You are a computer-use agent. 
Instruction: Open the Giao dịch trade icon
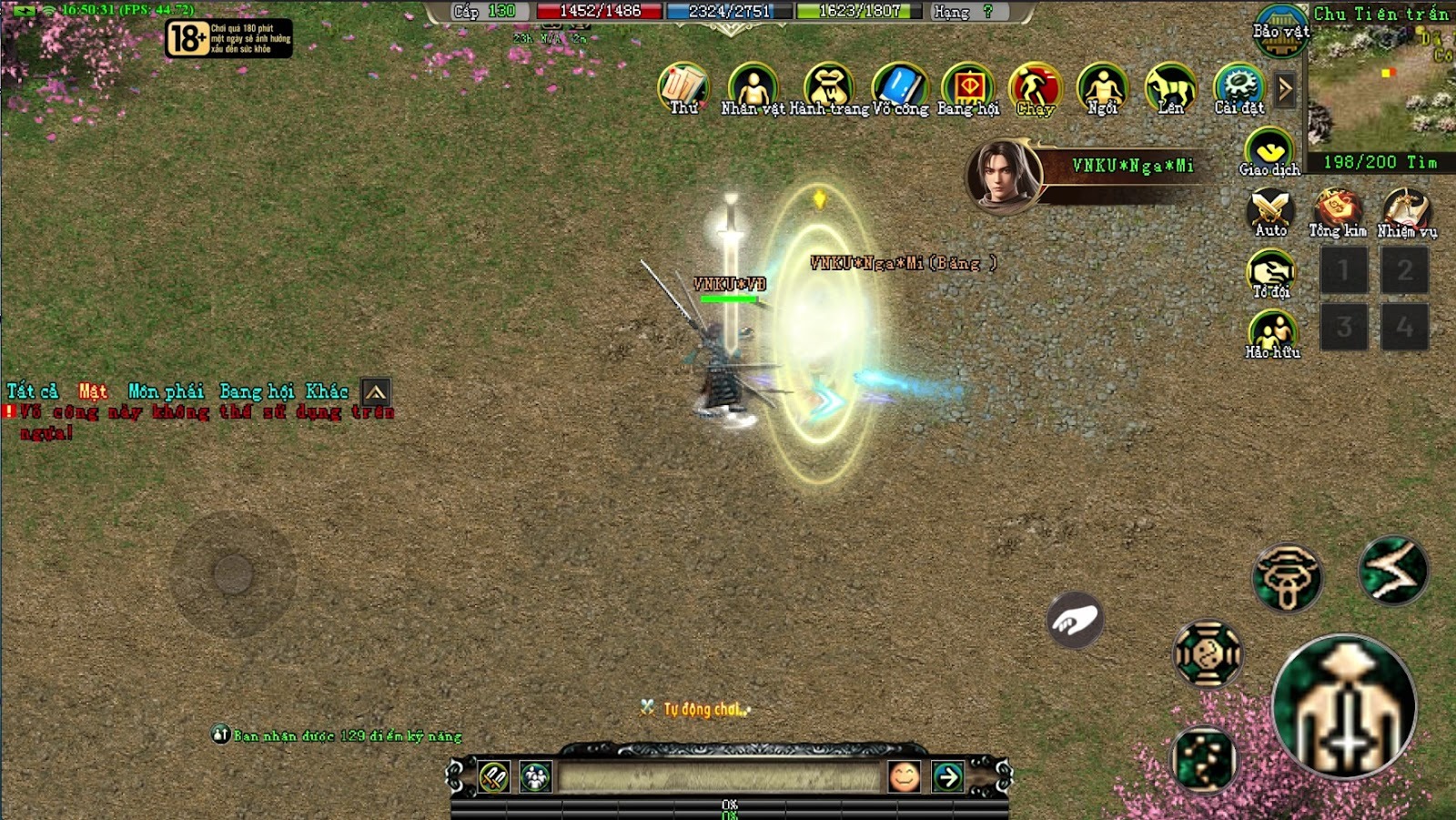1269,150
